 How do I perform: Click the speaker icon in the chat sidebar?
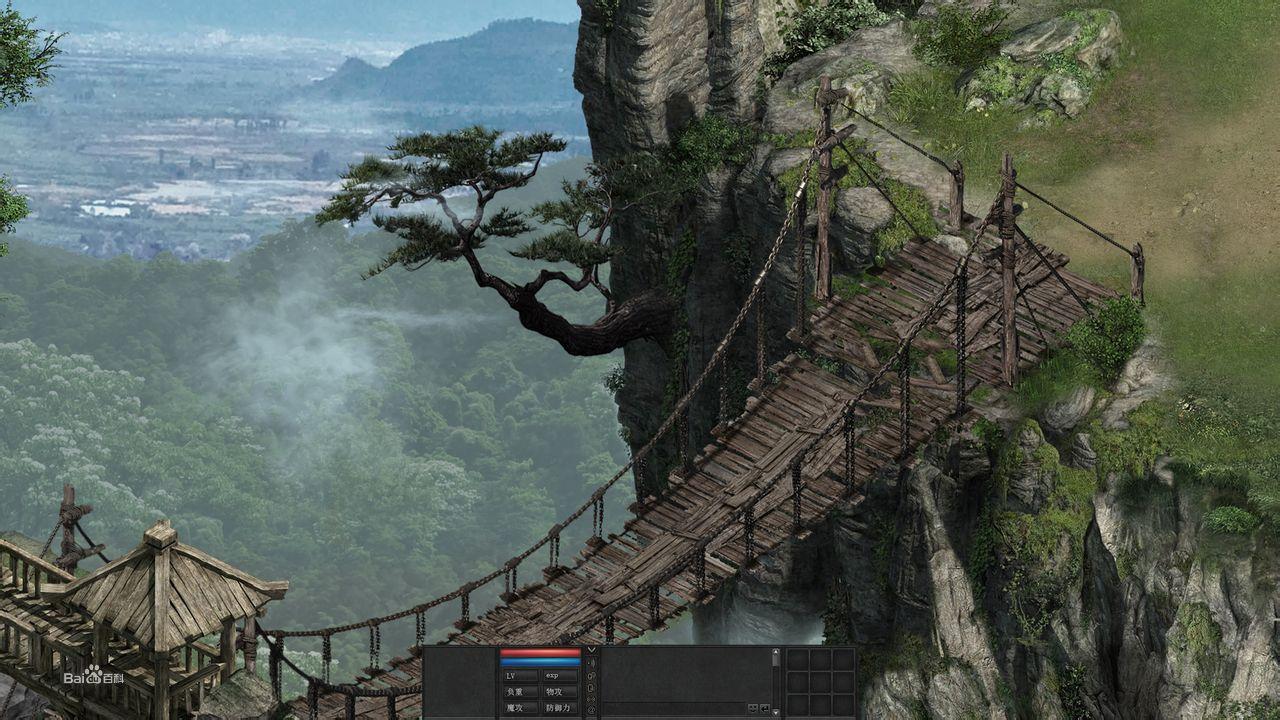(592, 663)
